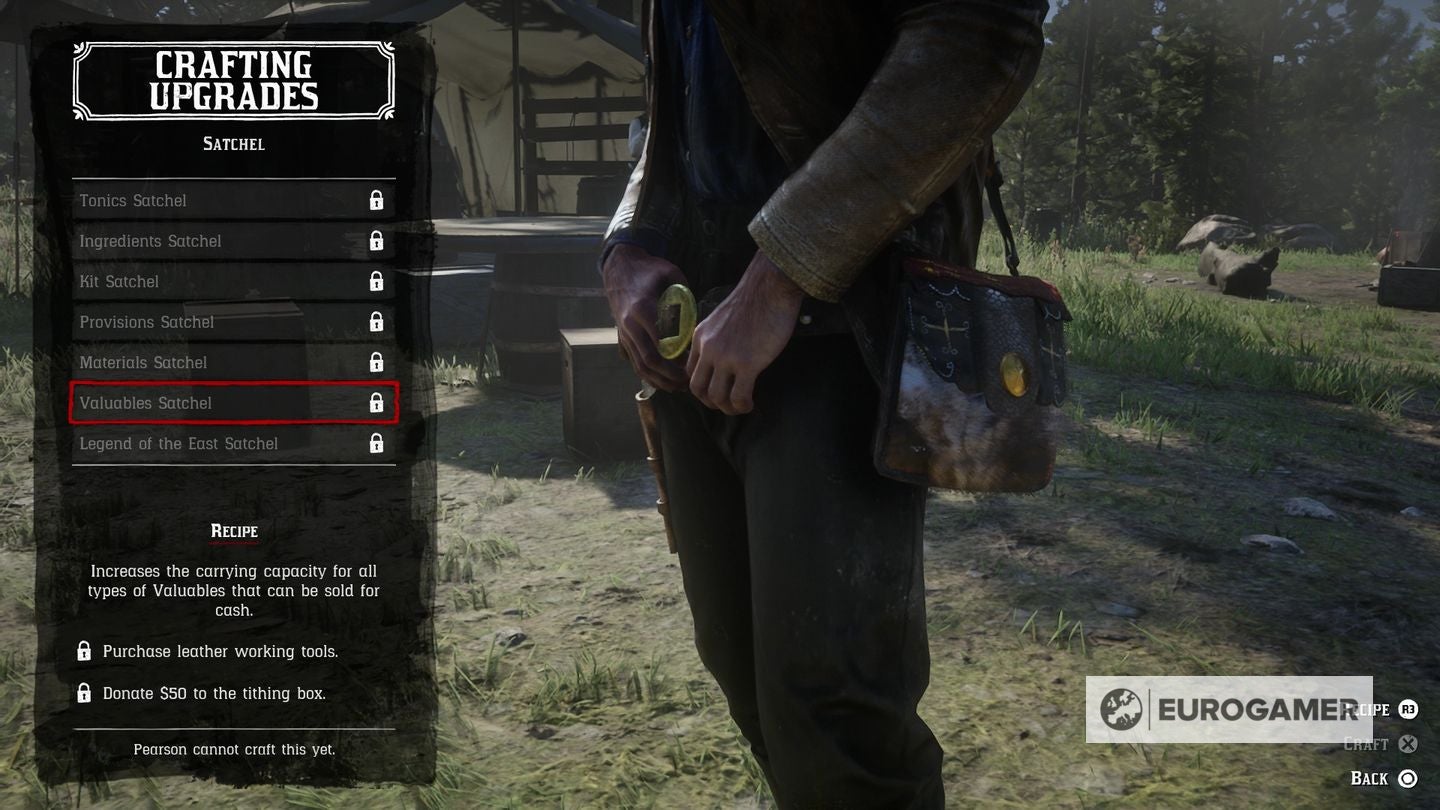Image resolution: width=1440 pixels, height=810 pixels.
Task: Click the Valuables Satchel row
Action: [x=233, y=403]
